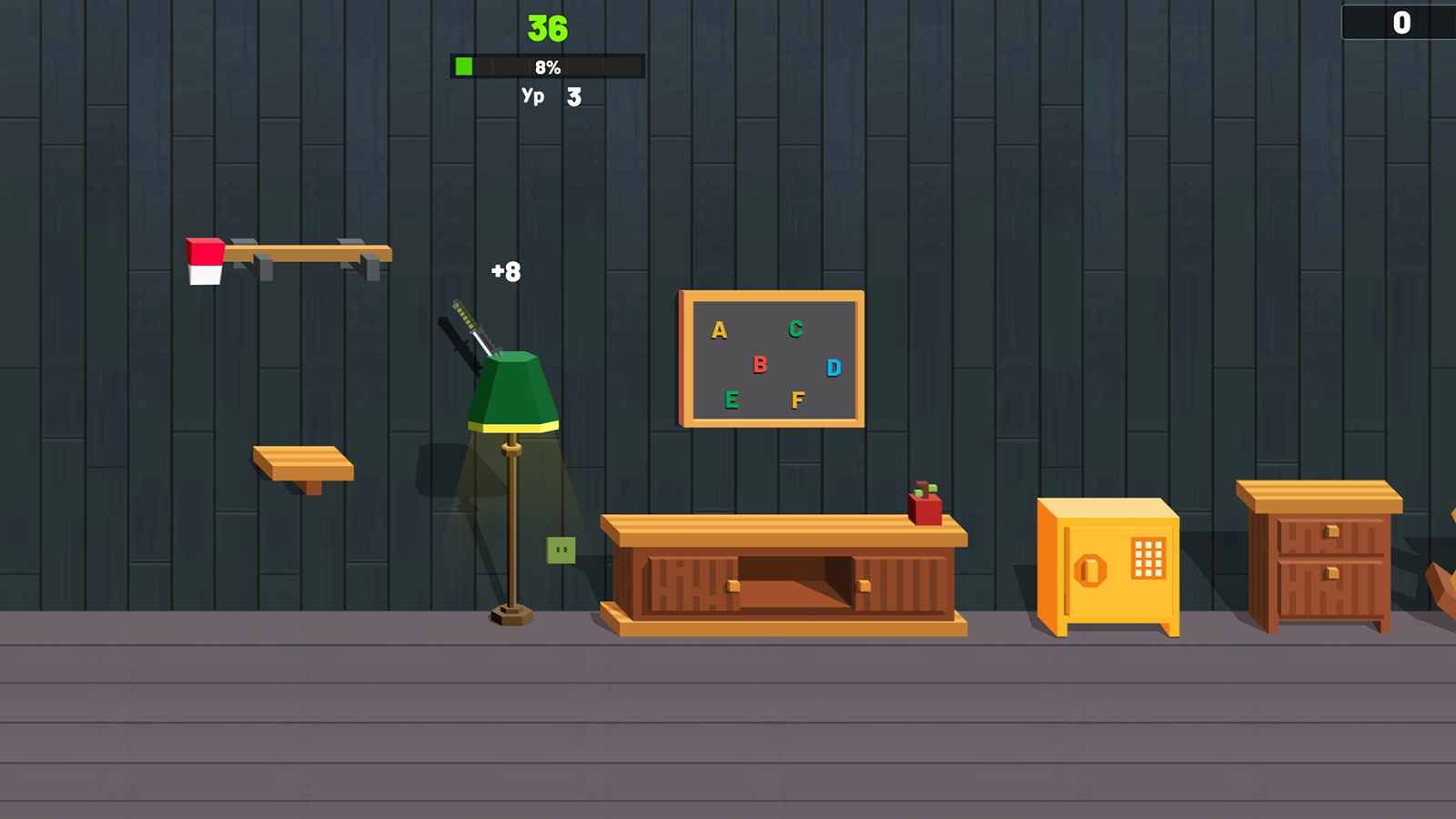Click the Yp 3 level label
Viewport: 1456px width, 819px height.
[x=553, y=96]
